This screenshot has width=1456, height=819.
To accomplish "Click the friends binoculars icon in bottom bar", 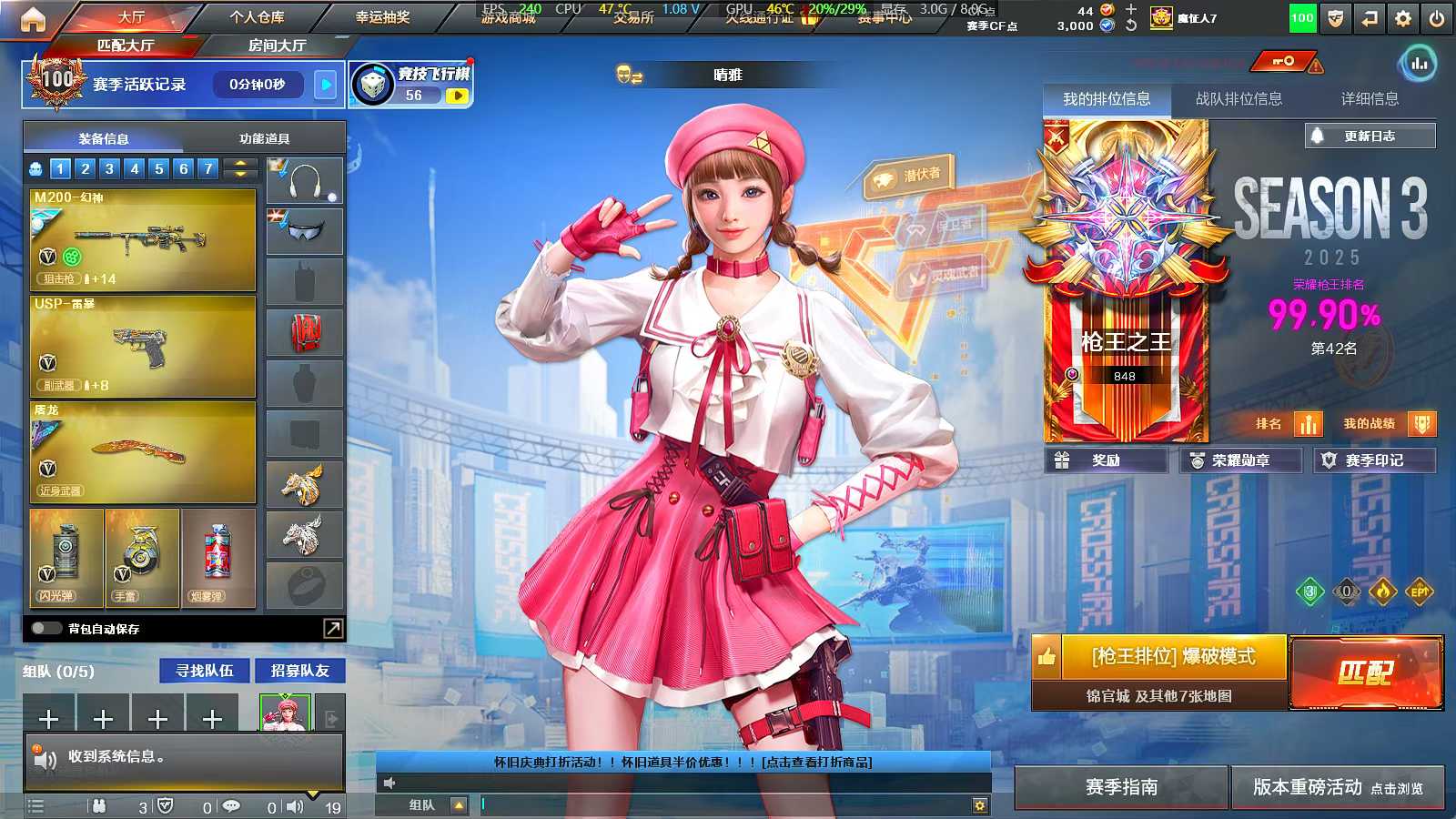I will [x=98, y=807].
